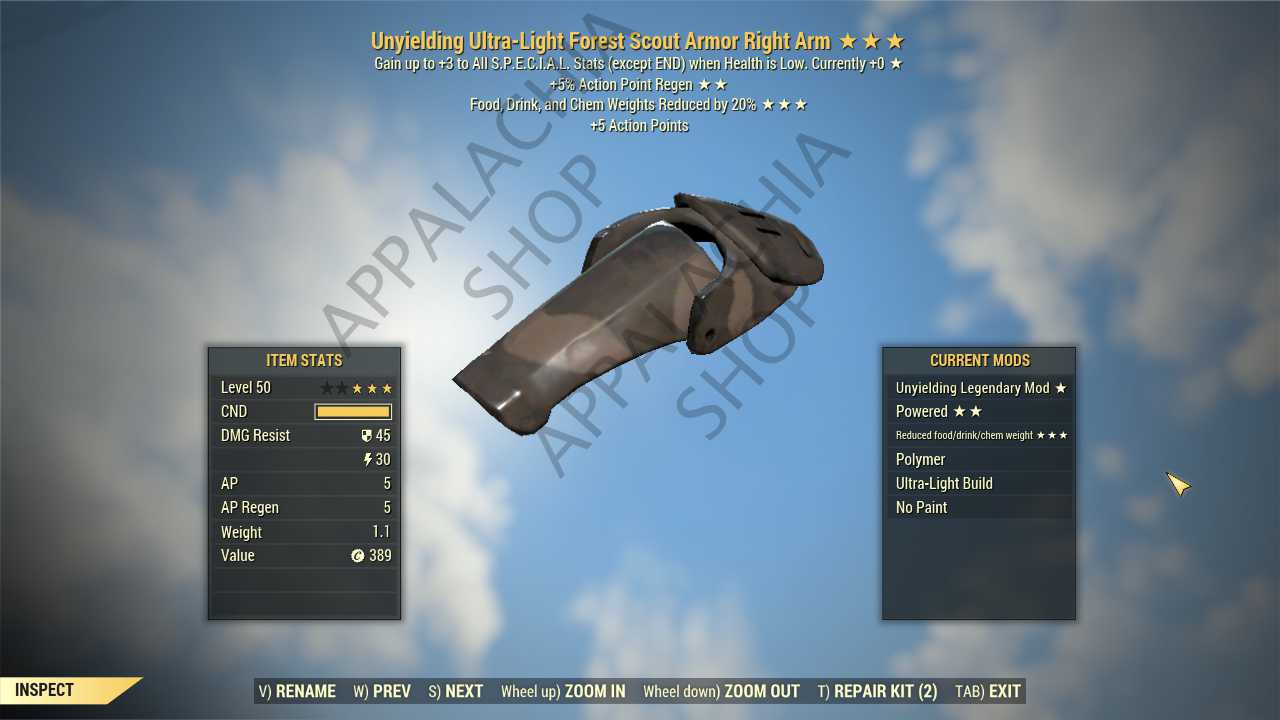
Task: Select the No Paint entry
Action: [979, 508]
